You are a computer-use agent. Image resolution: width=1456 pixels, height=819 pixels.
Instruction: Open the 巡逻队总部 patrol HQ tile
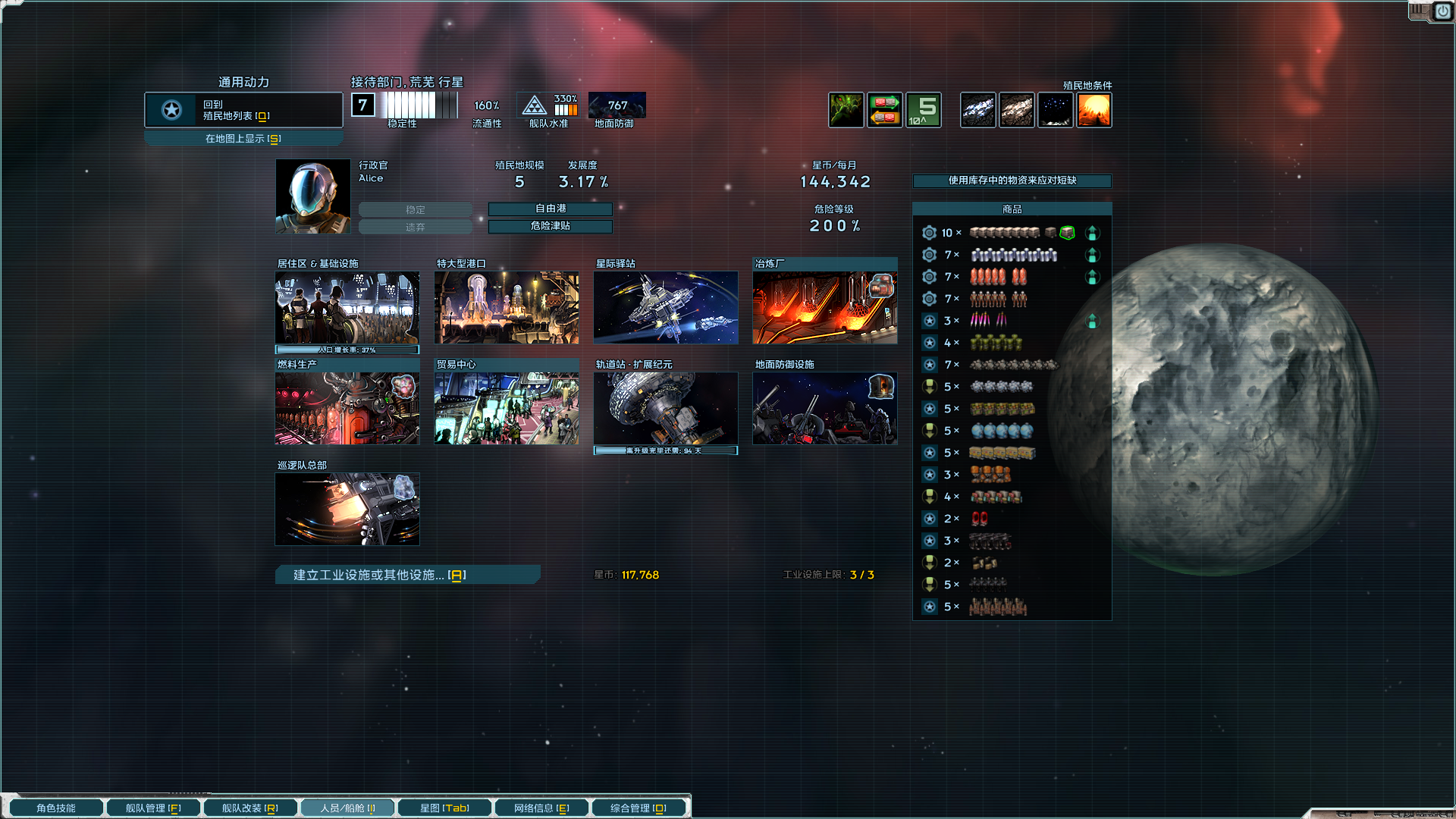tap(347, 509)
